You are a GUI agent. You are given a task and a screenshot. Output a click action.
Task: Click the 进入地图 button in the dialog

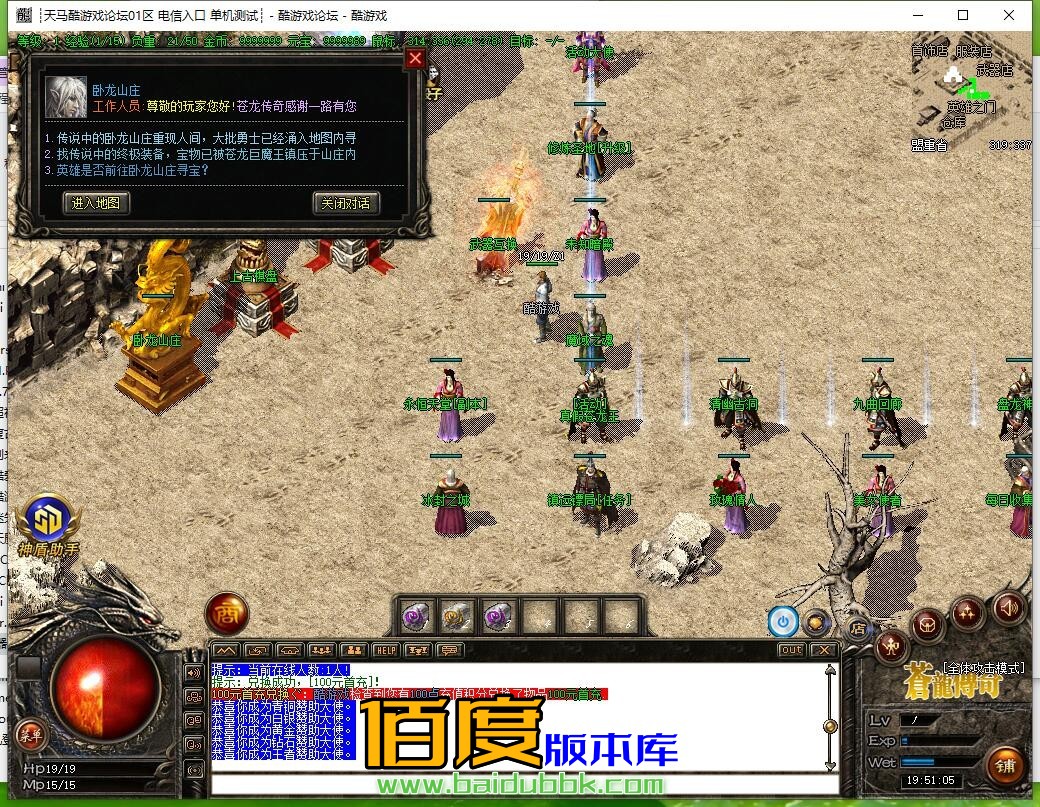coord(96,203)
